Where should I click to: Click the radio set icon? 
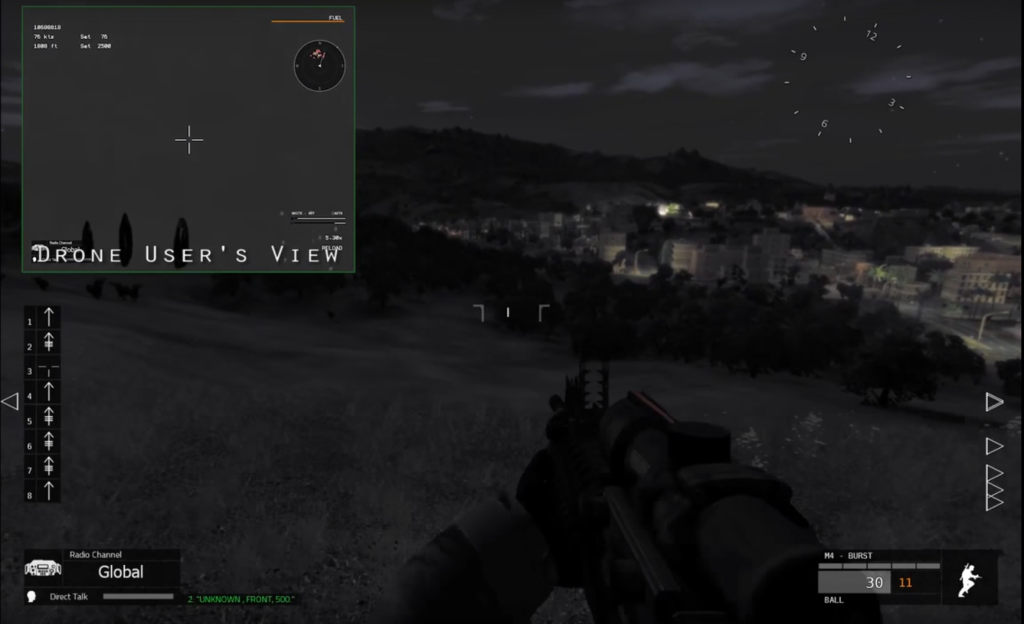43,568
